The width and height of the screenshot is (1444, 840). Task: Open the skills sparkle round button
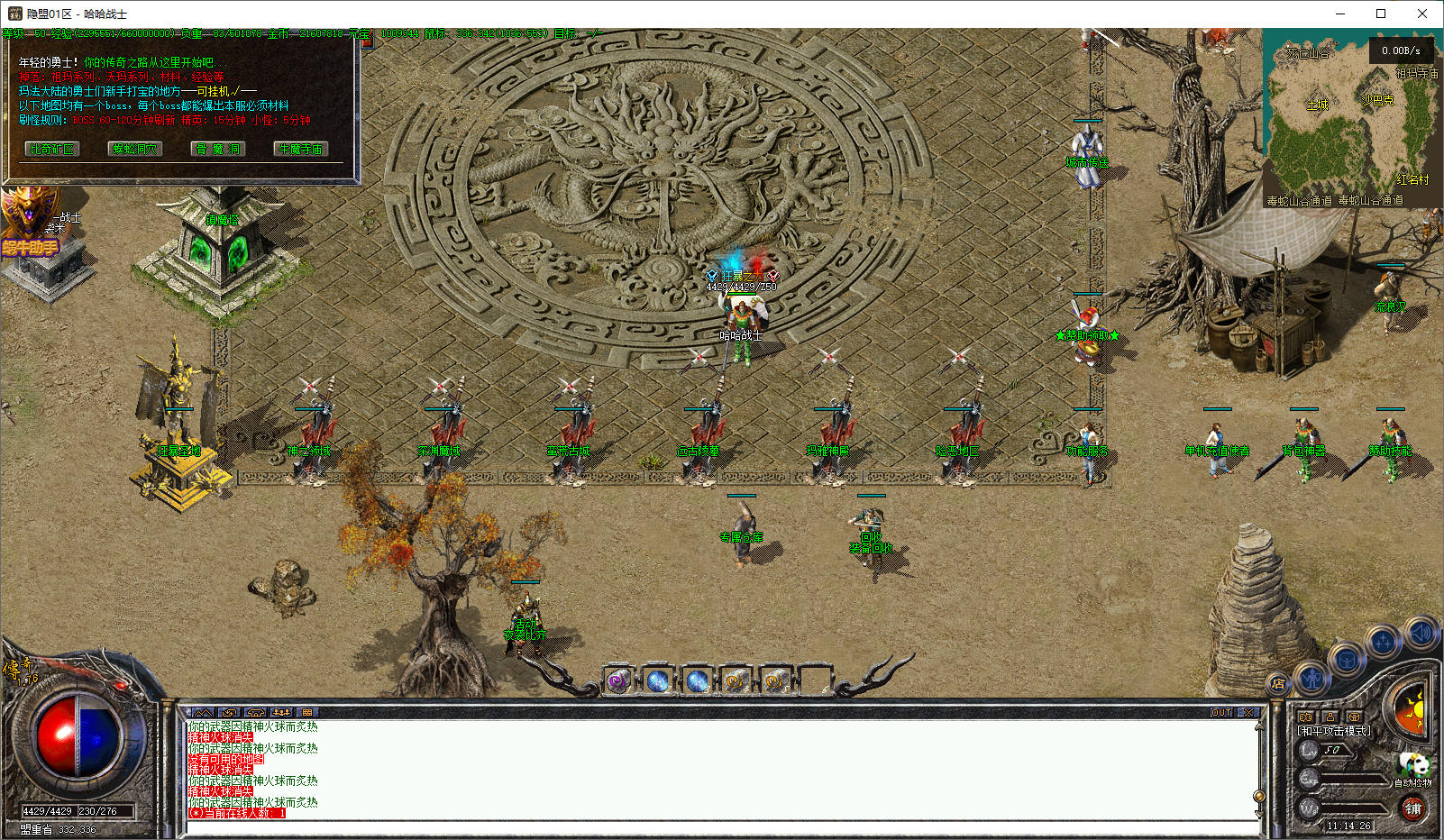(x=1383, y=642)
